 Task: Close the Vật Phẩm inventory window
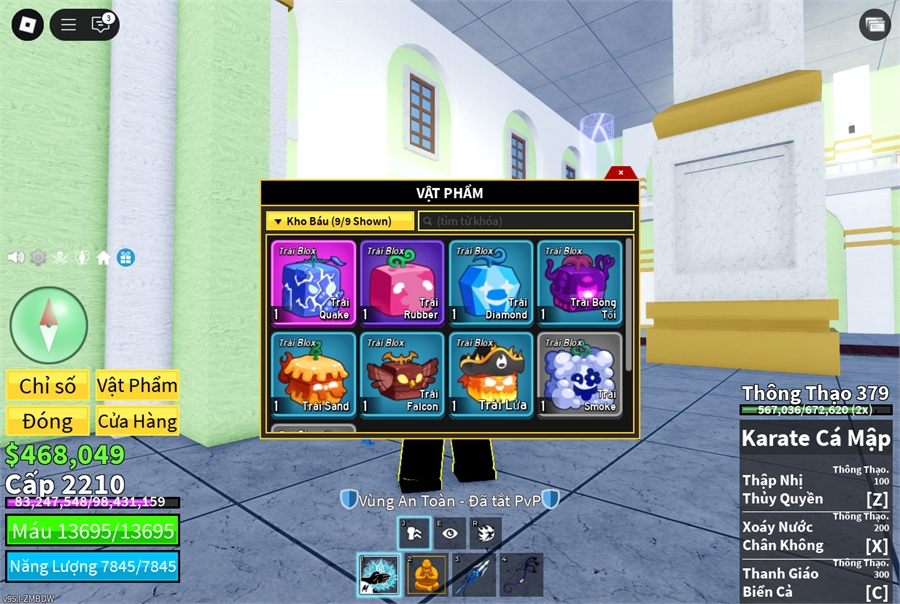[x=621, y=173]
